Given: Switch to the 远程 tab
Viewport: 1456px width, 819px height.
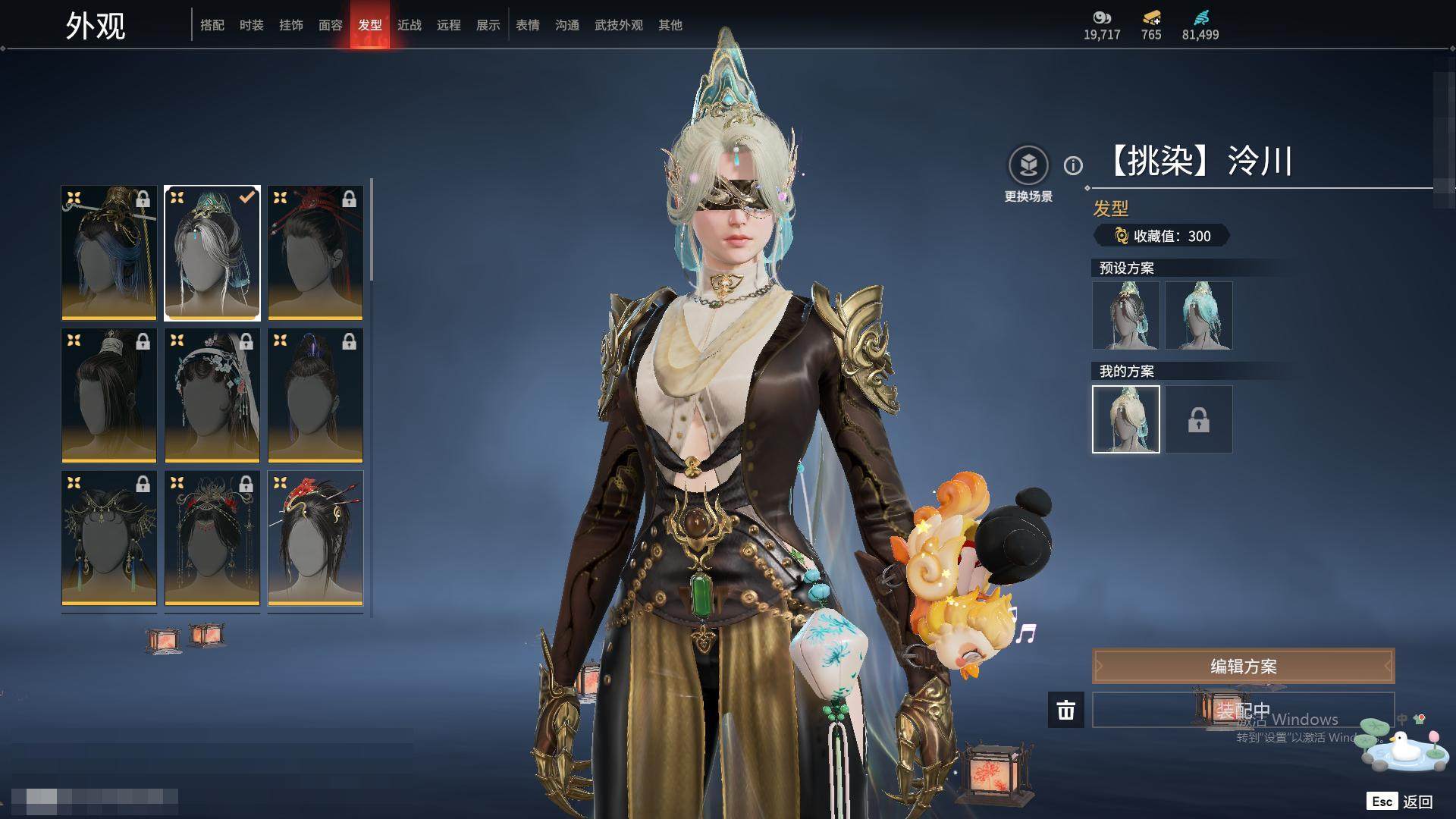Looking at the screenshot, I should 449,25.
